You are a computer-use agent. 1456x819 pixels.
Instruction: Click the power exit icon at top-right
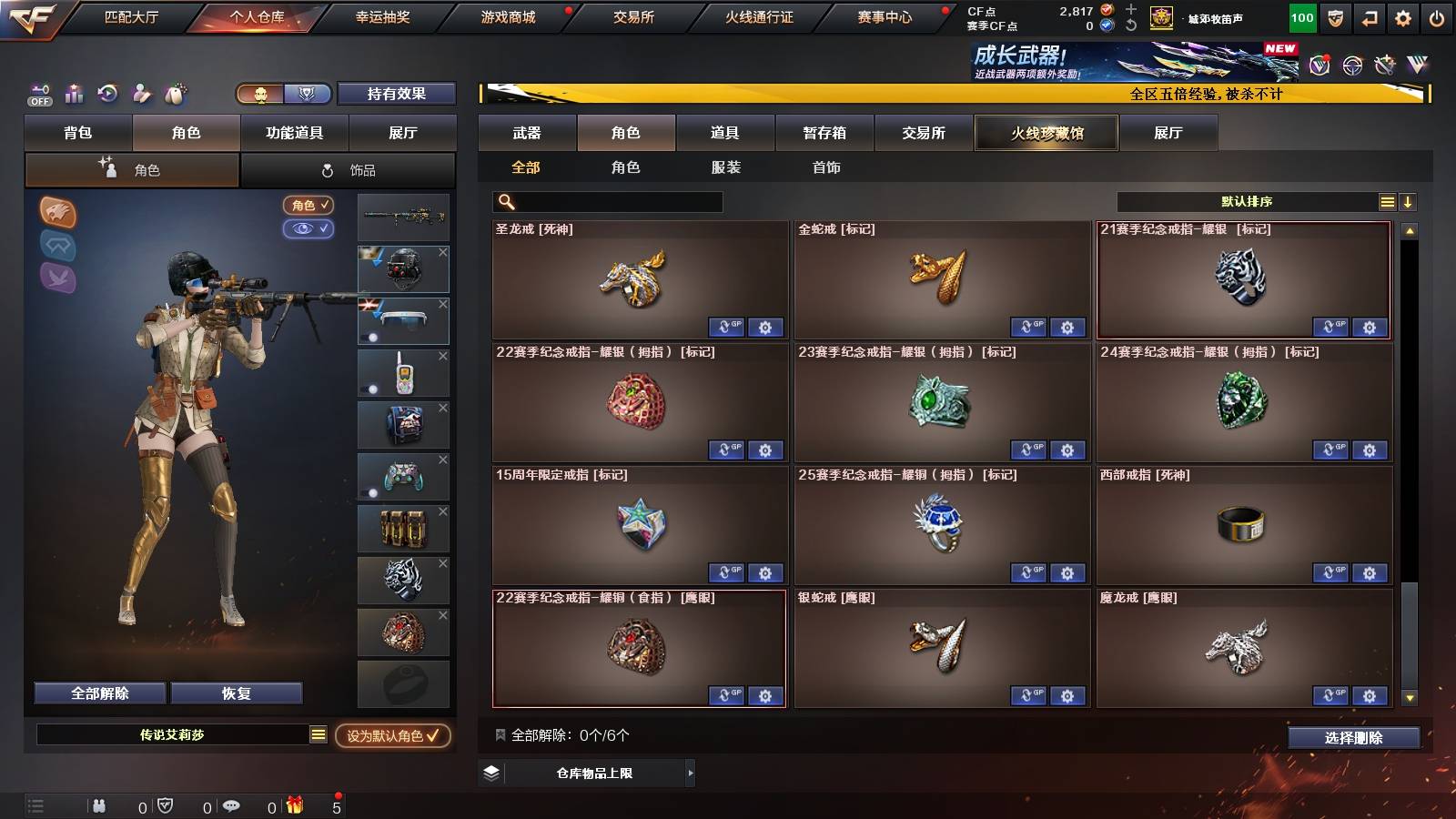click(x=1435, y=16)
